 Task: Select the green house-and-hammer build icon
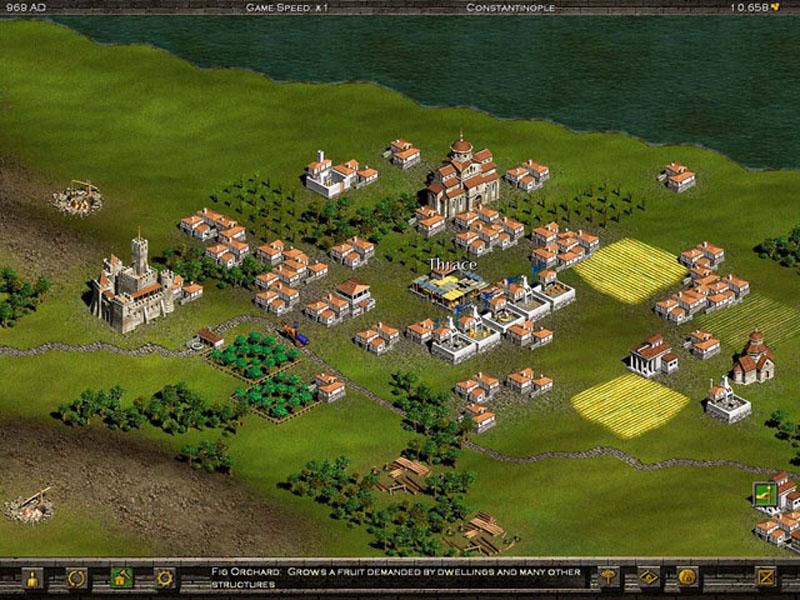pos(120,578)
